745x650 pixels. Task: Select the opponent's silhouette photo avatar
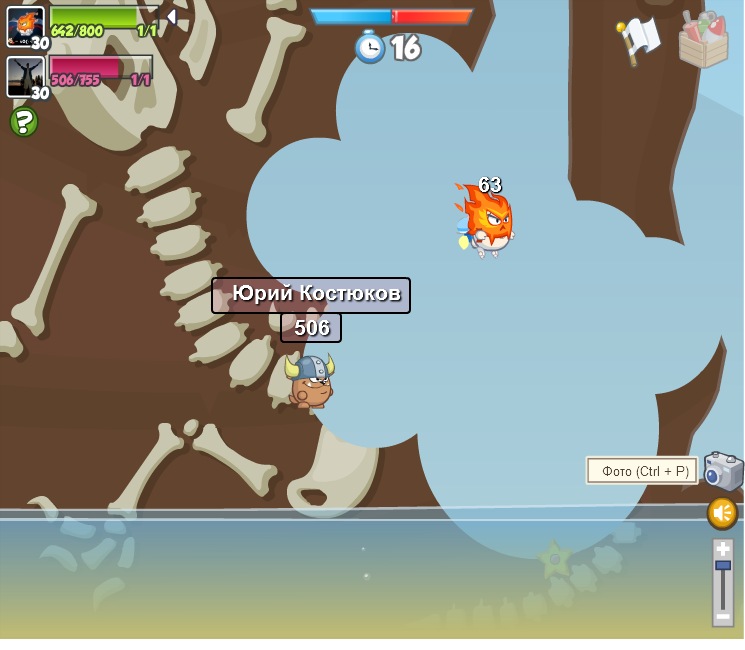[25, 76]
